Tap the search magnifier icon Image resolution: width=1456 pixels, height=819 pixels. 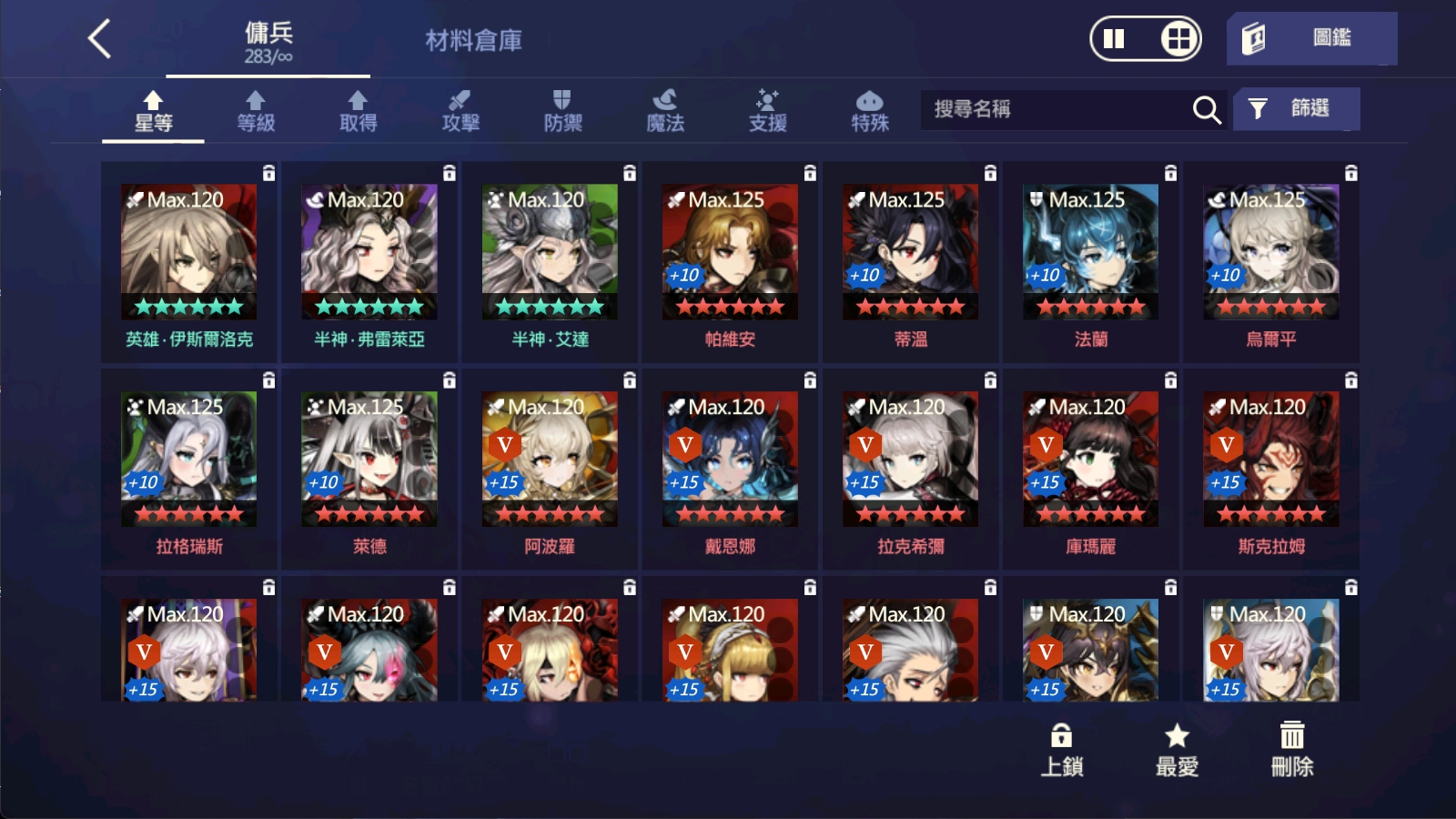1206,109
